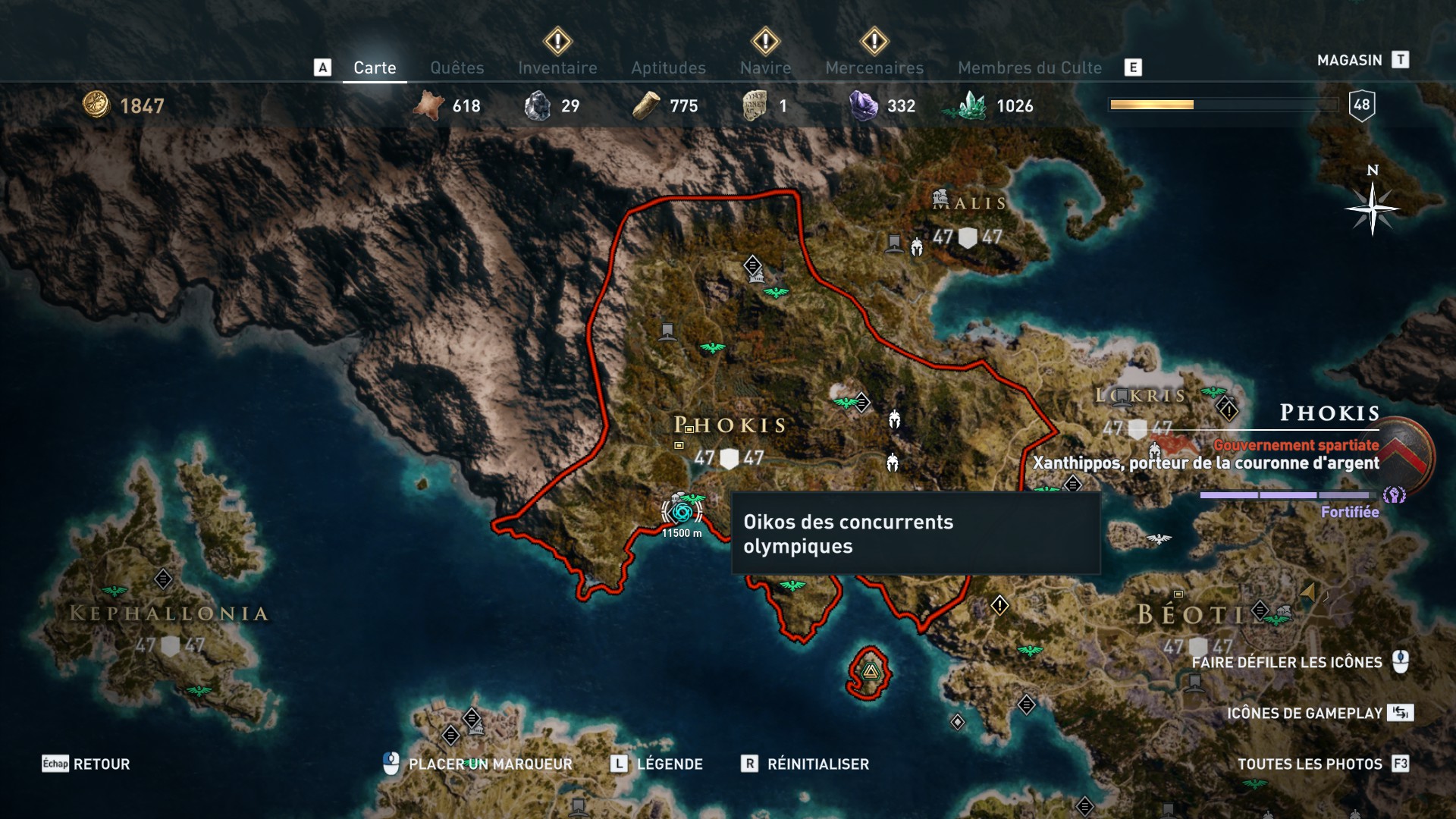Select the Phokis region label
The height and width of the screenshot is (819, 1456).
pyautogui.click(x=730, y=425)
